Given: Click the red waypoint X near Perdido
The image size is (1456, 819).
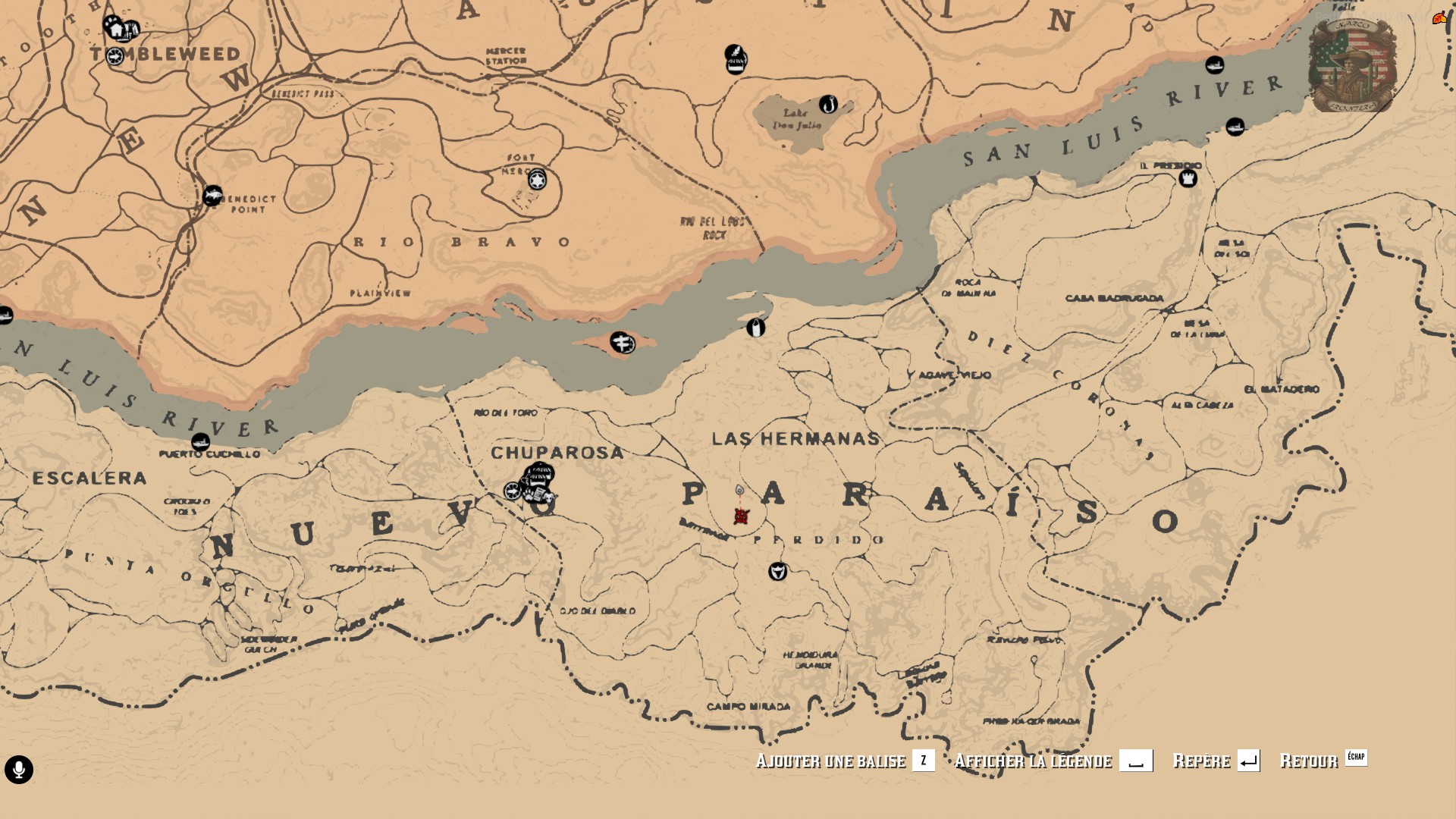Looking at the screenshot, I should tap(740, 518).
